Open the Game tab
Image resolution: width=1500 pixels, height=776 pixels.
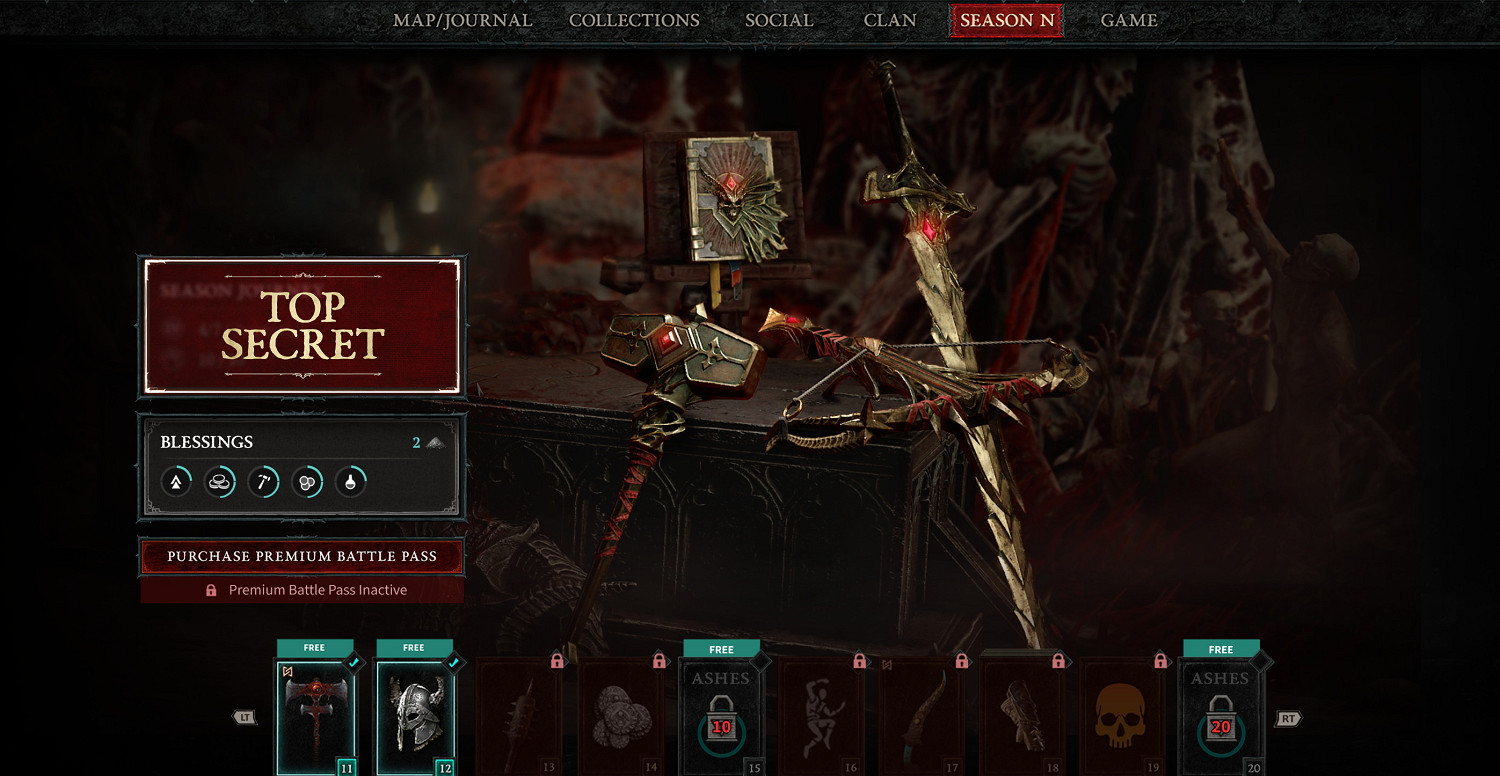click(1129, 20)
